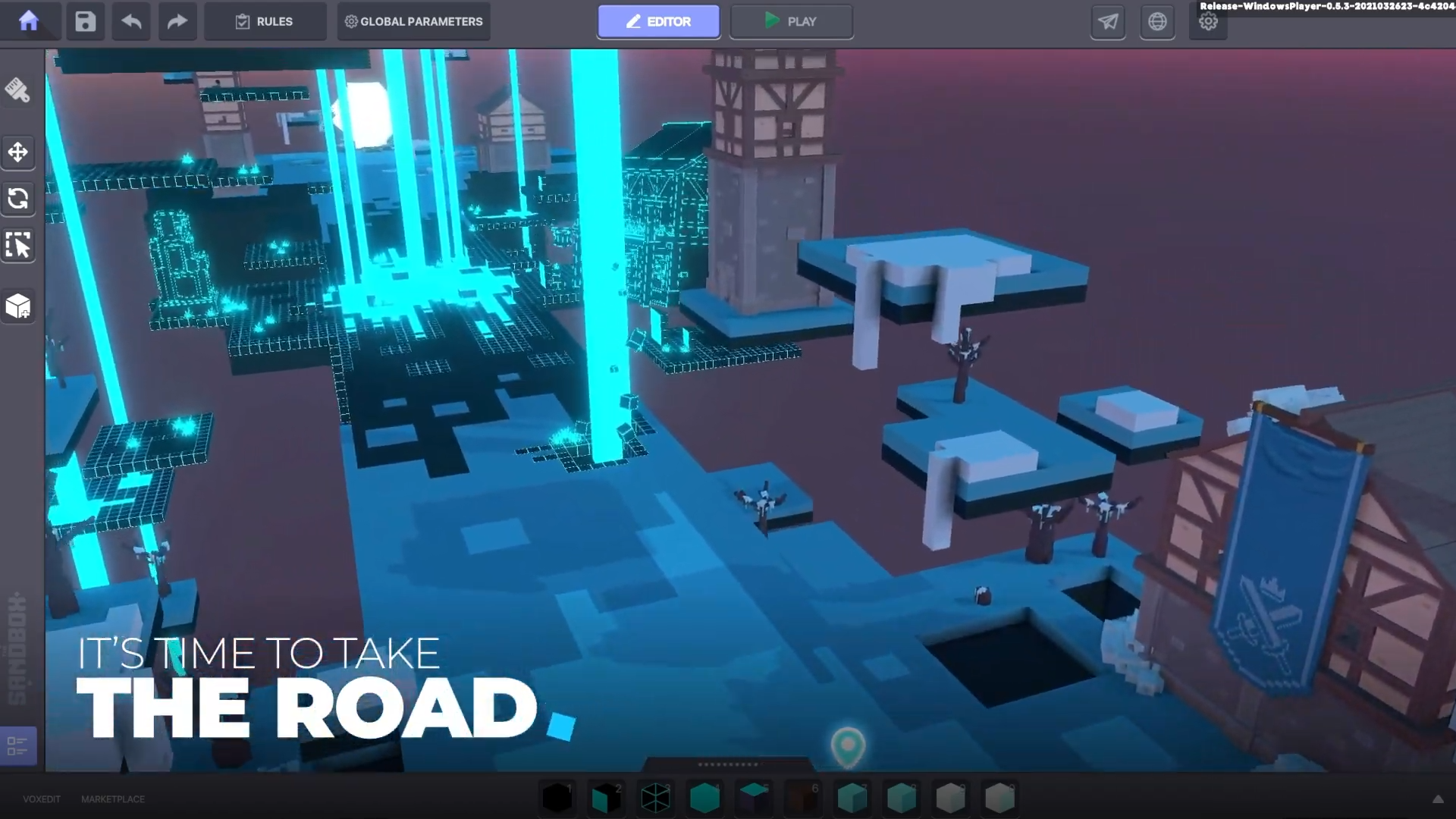Choose the rotate tool
1456x819 pixels.
pos(18,199)
